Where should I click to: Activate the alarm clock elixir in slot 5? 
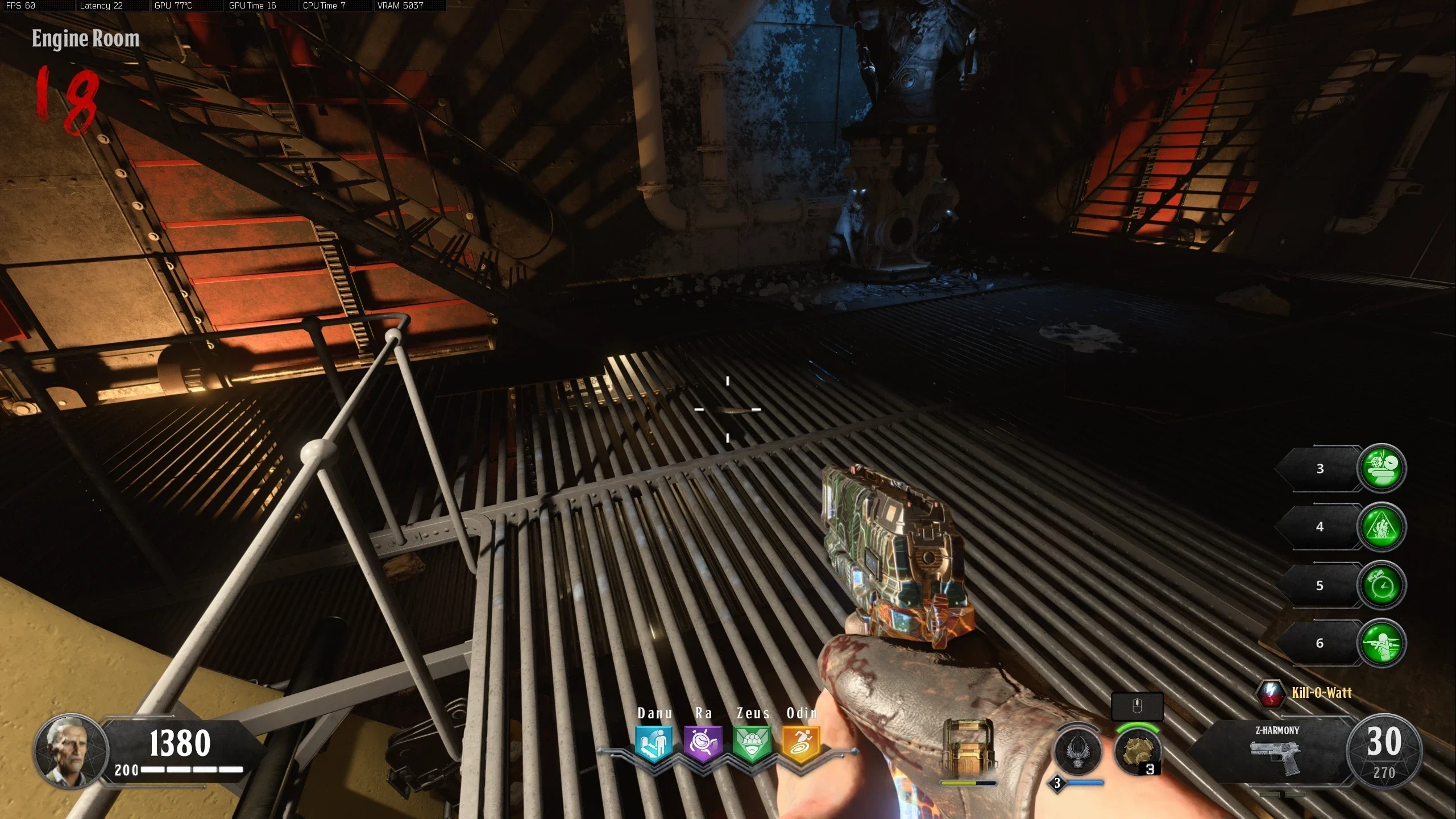coord(1382,585)
